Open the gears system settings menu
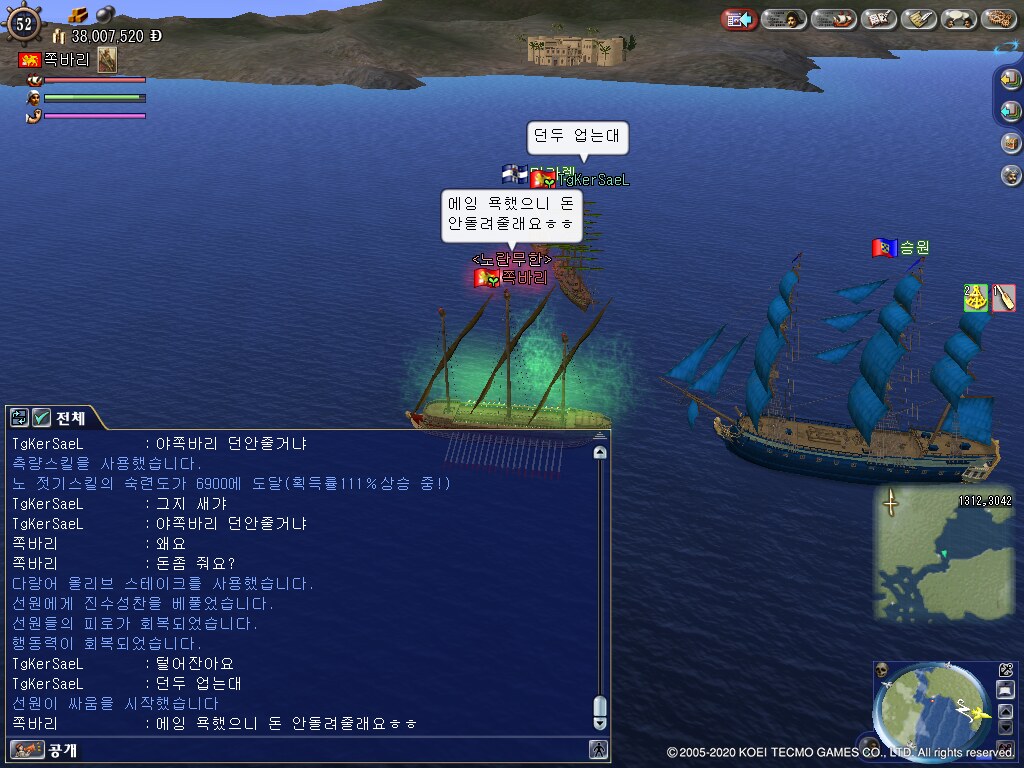Viewport: 1024px width, 768px height. pos(998,19)
